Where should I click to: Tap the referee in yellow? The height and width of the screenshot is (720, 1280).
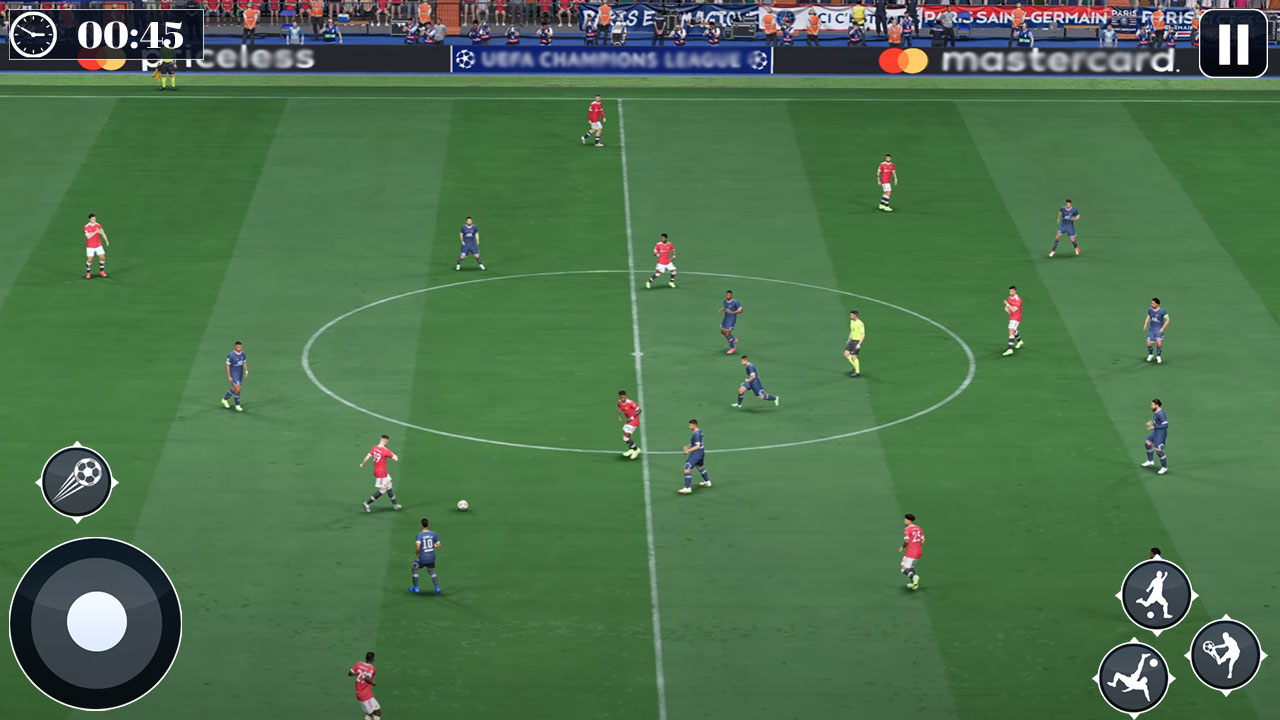854,345
